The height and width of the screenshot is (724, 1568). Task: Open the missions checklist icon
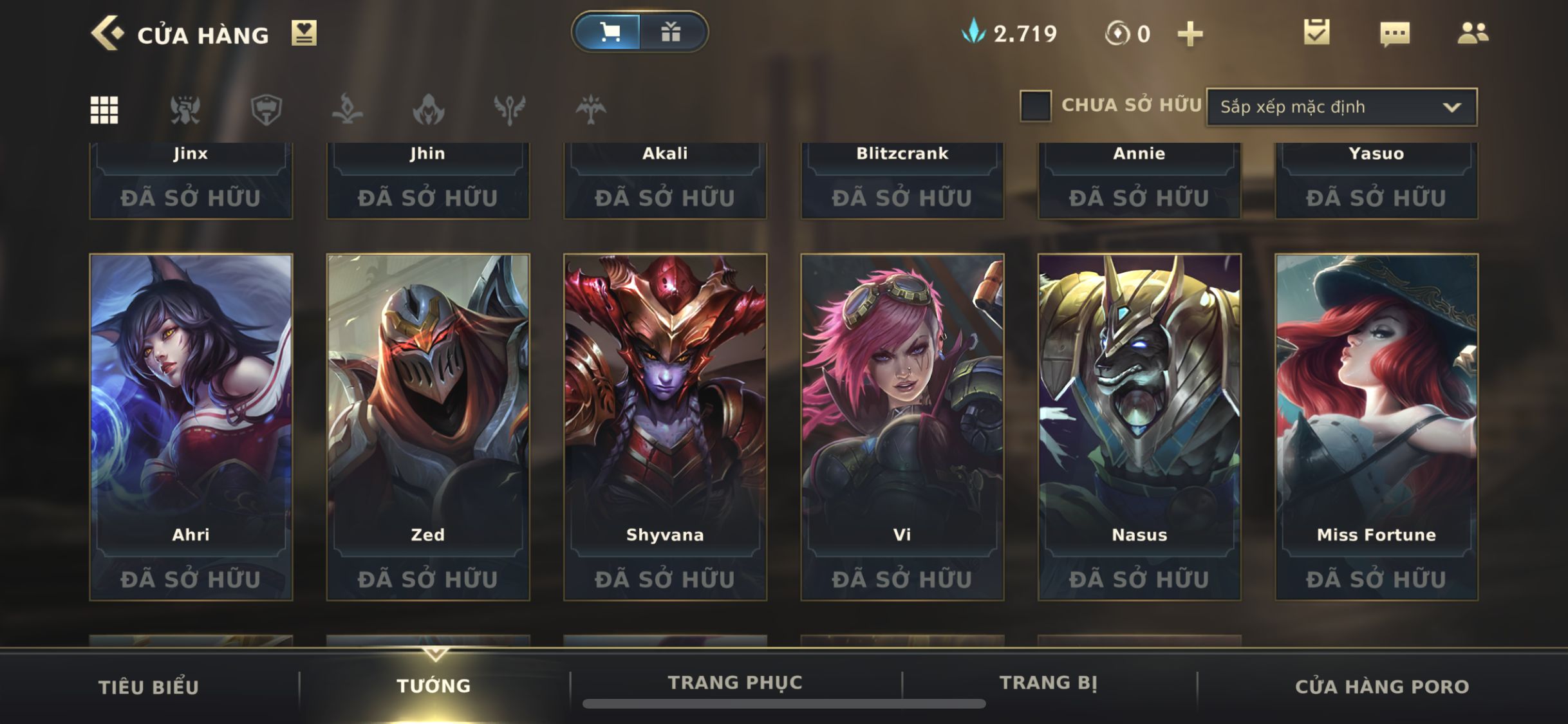pos(1316,33)
